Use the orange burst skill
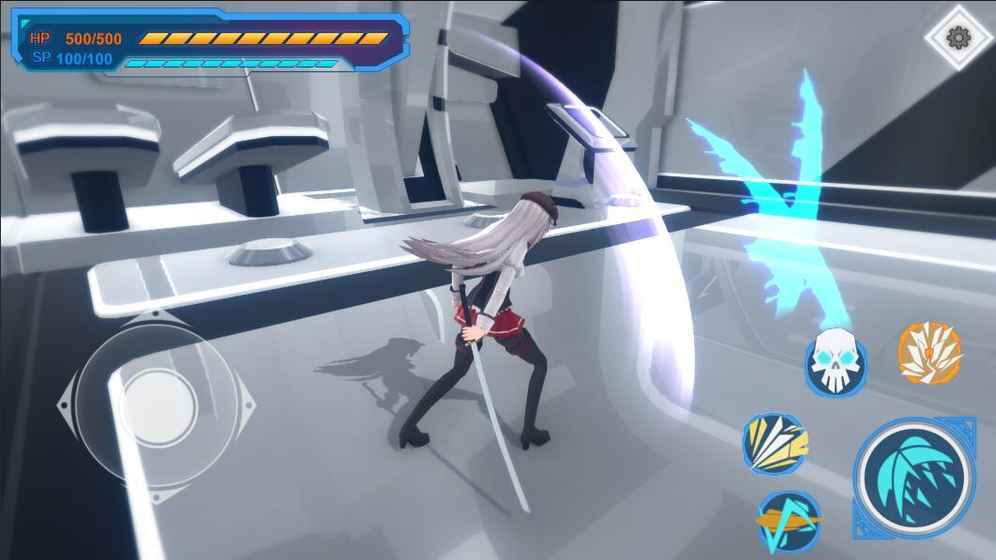This screenshot has height=560, width=996. click(929, 353)
